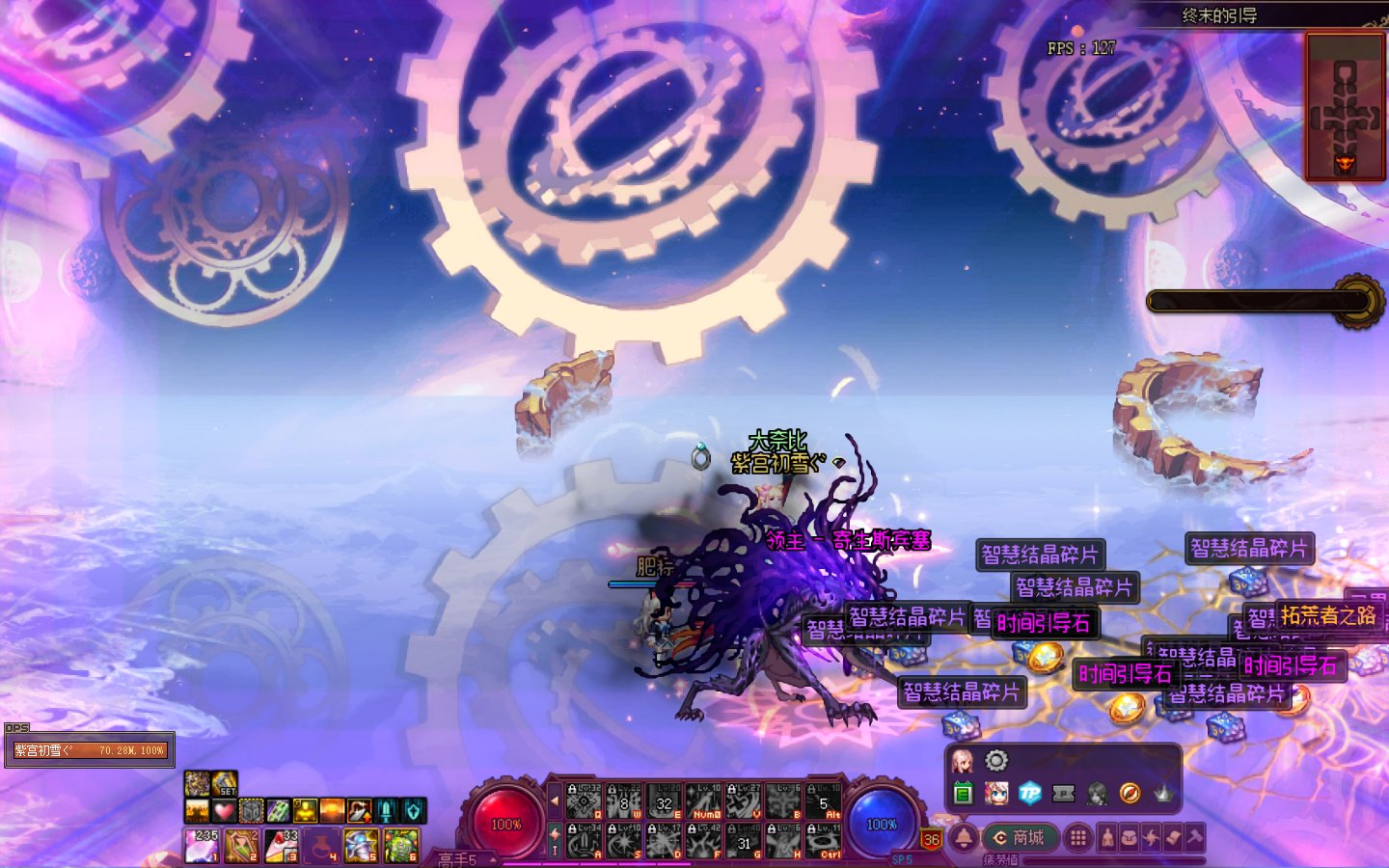Click the hammer icon in menu bar
This screenshot has height=868, width=1389.
coord(1195,837)
